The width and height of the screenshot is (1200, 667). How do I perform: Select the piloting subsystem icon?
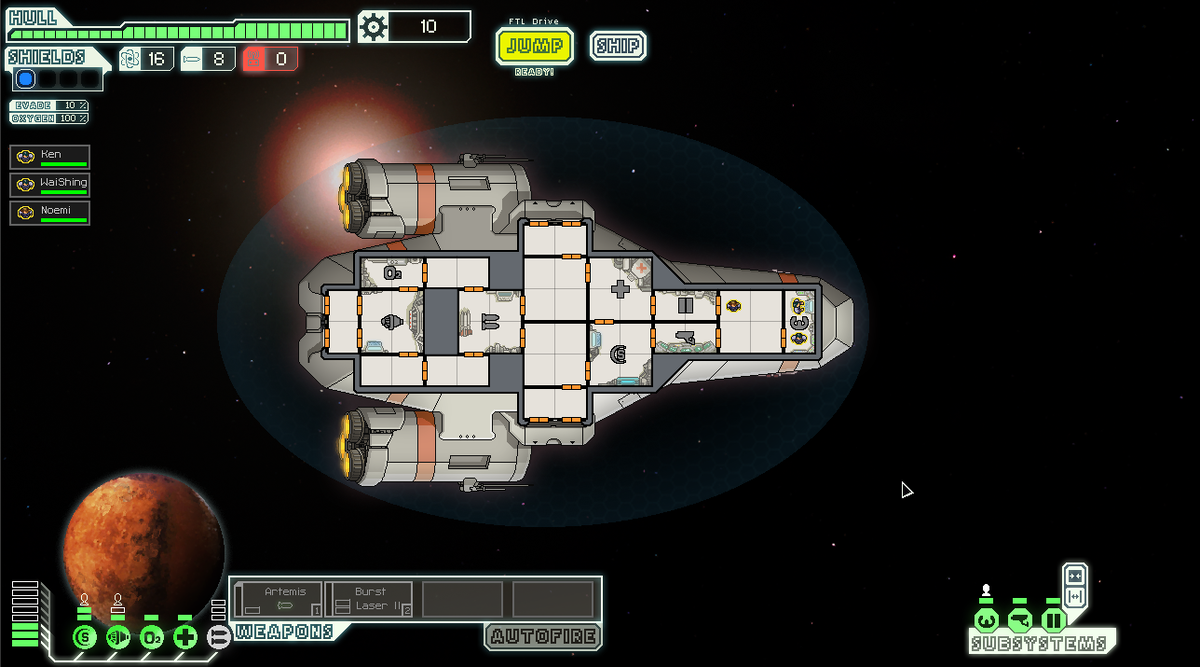pos(986,620)
